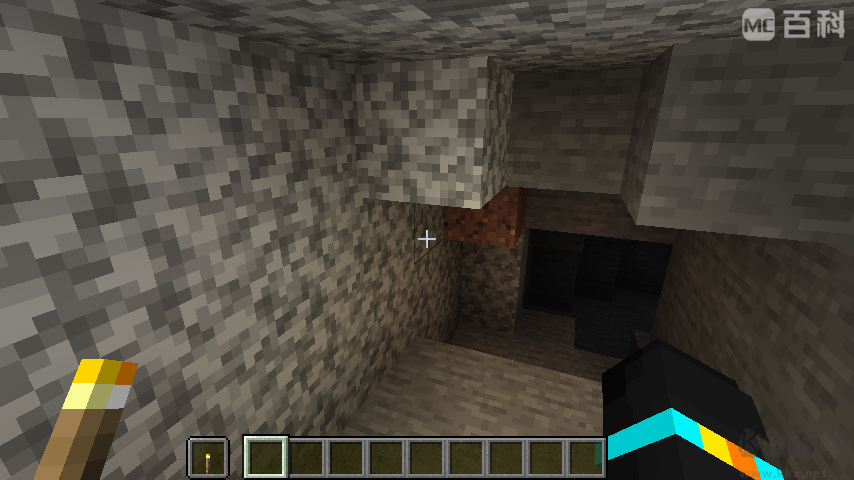
Task: Select the torch in the offhand slot
Action: 208,458
